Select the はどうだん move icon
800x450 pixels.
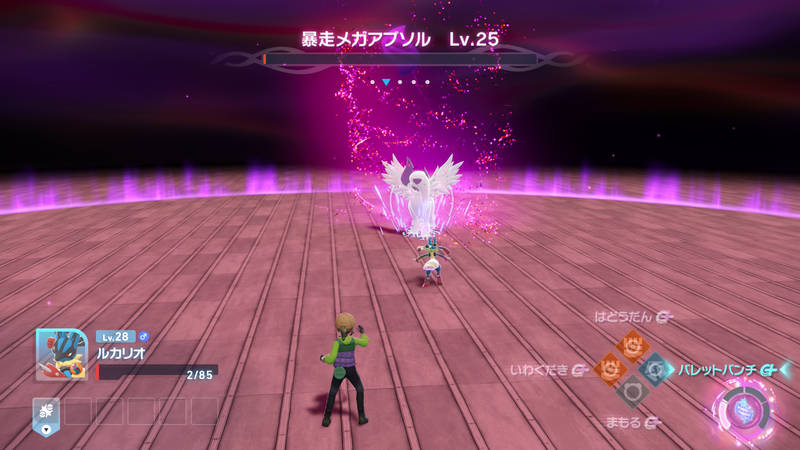632,346
